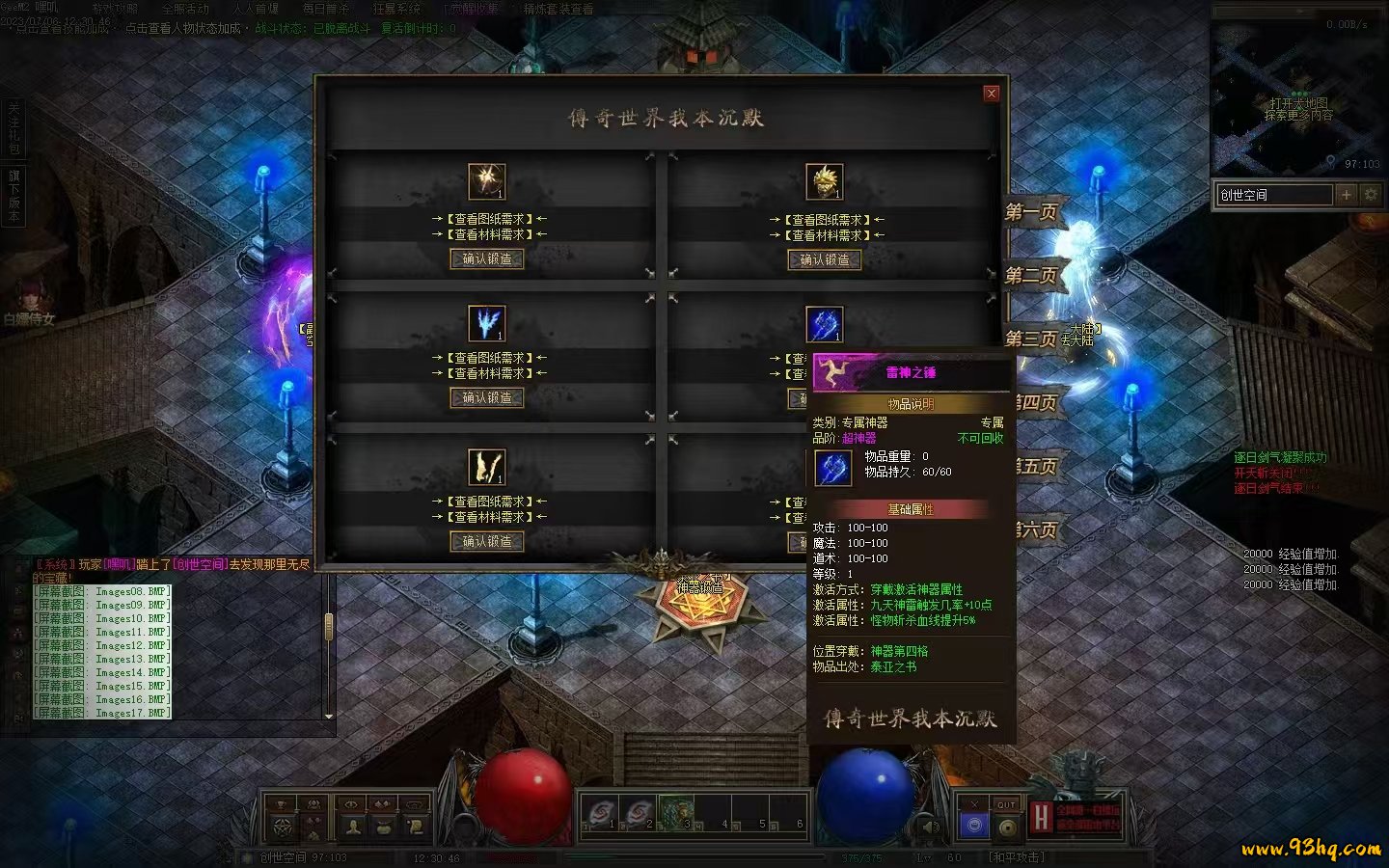The width and height of the screenshot is (1389, 868).
Task: Open the large map from the minimap
Action: [x=1297, y=108]
